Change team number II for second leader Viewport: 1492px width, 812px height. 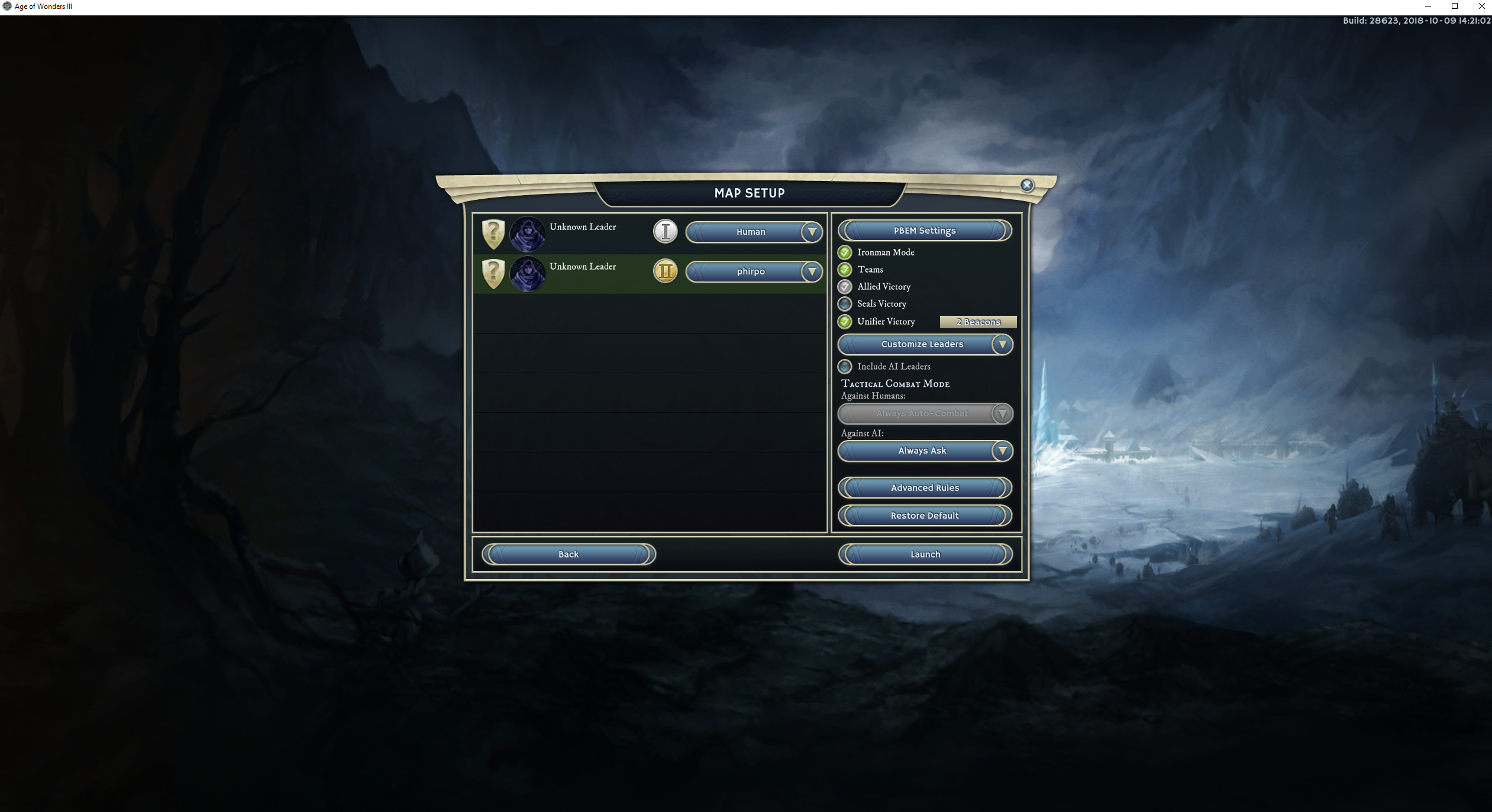(665, 271)
